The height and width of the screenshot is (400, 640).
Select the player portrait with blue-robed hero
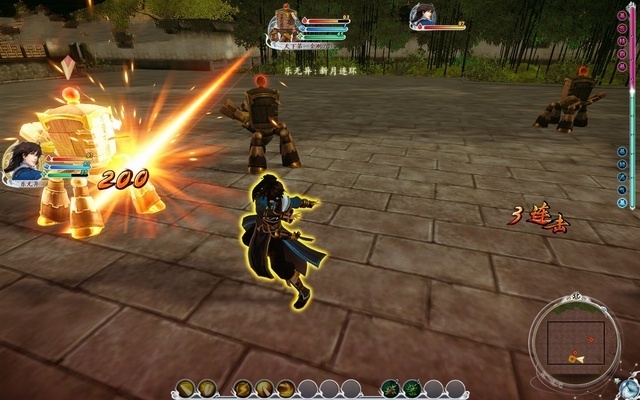(21, 160)
